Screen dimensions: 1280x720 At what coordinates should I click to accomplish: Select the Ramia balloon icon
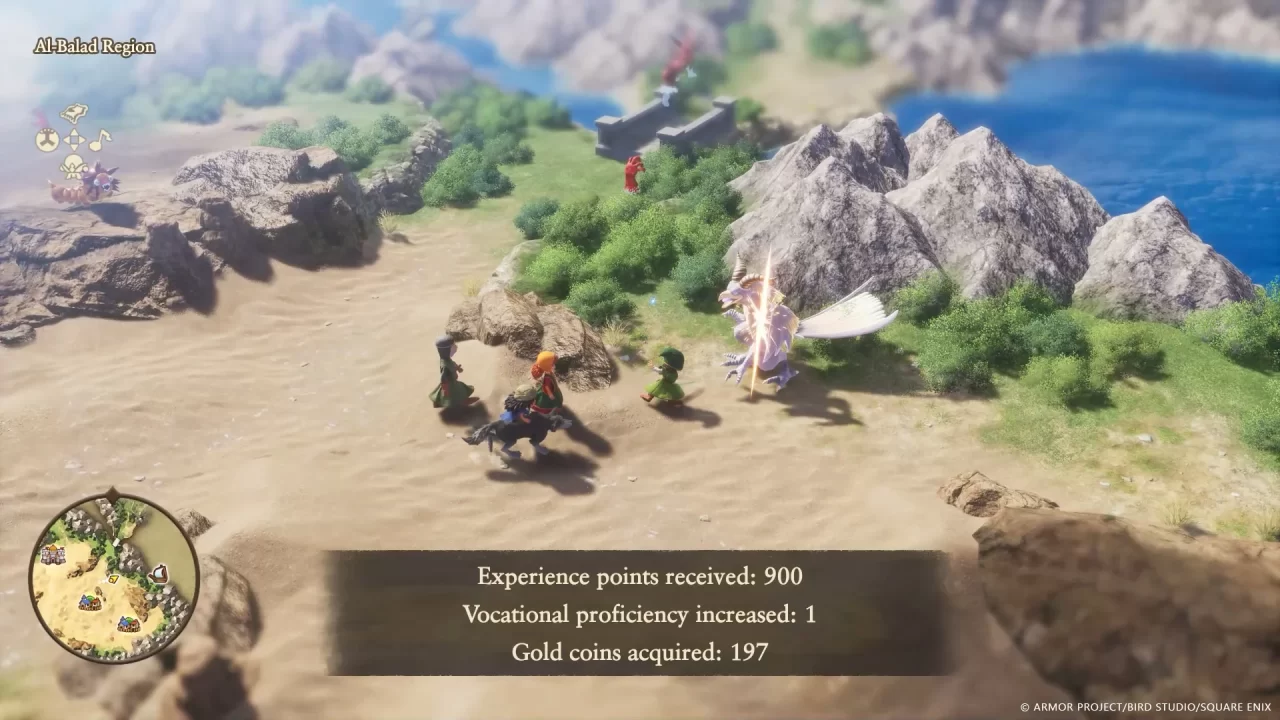[x=73, y=166]
